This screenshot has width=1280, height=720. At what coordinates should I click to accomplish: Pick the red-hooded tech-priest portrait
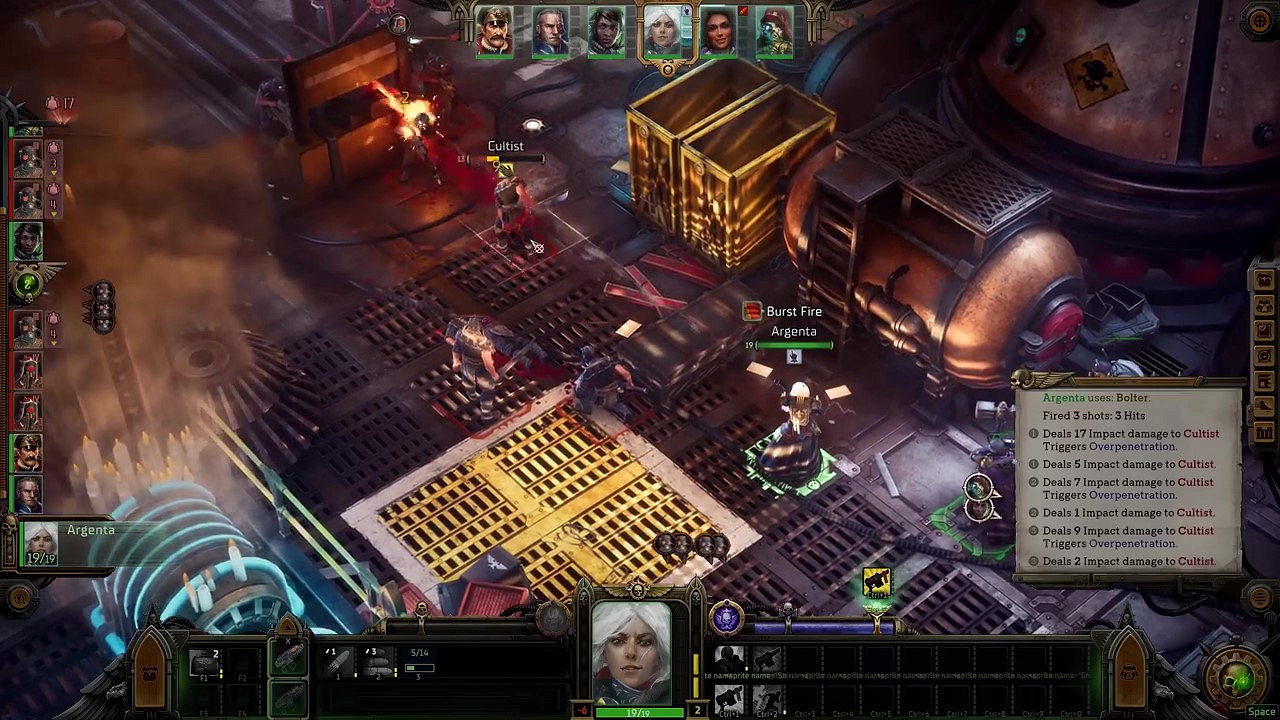(x=774, y=33)
